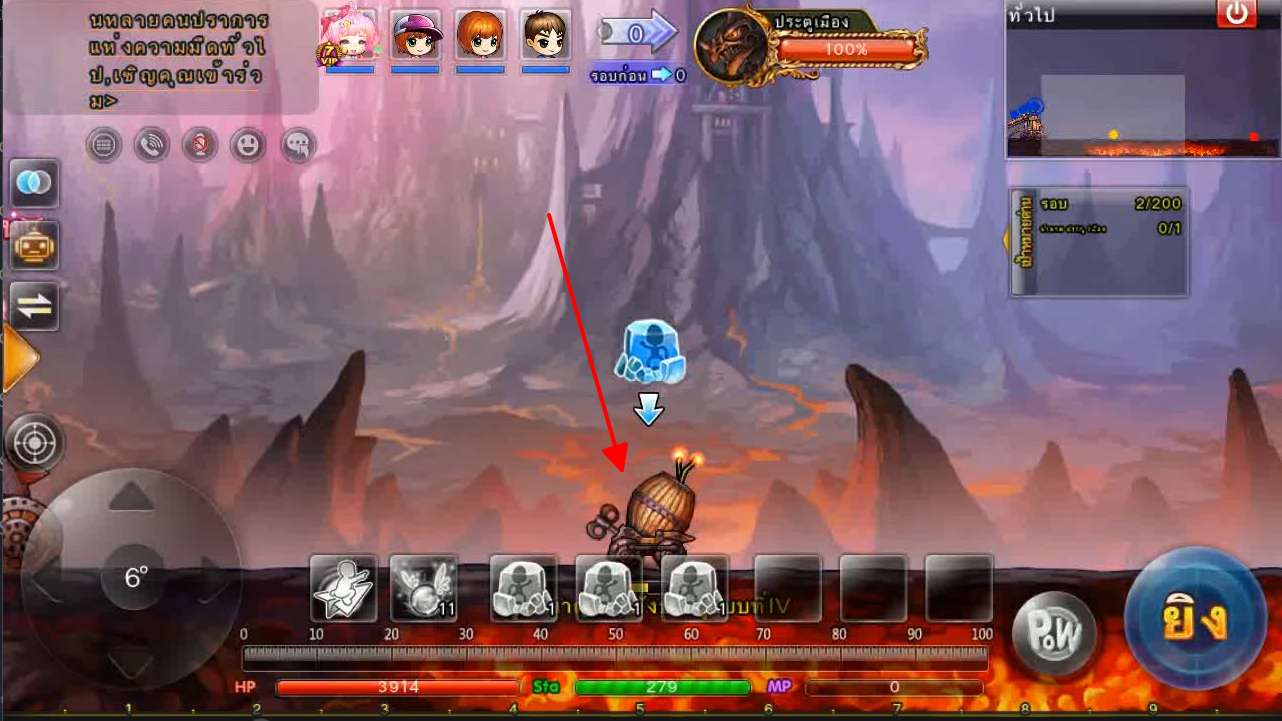Toggle the crosshair targeting button
1282x721 pixels.
tap(34, 442)
